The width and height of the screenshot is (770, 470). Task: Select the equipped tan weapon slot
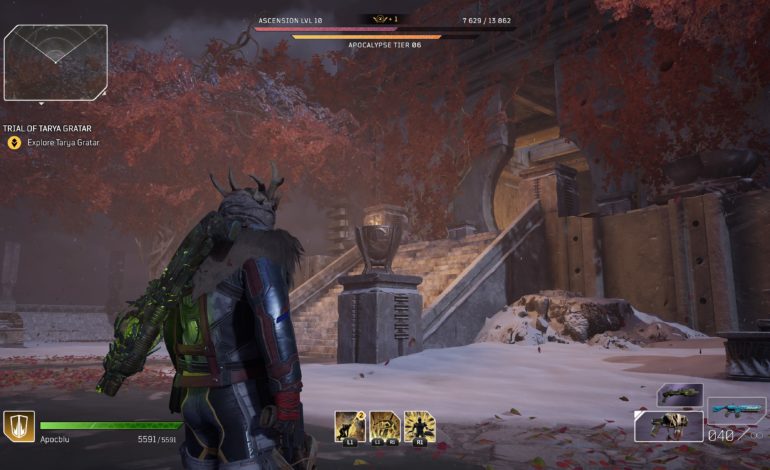[668, 426]
